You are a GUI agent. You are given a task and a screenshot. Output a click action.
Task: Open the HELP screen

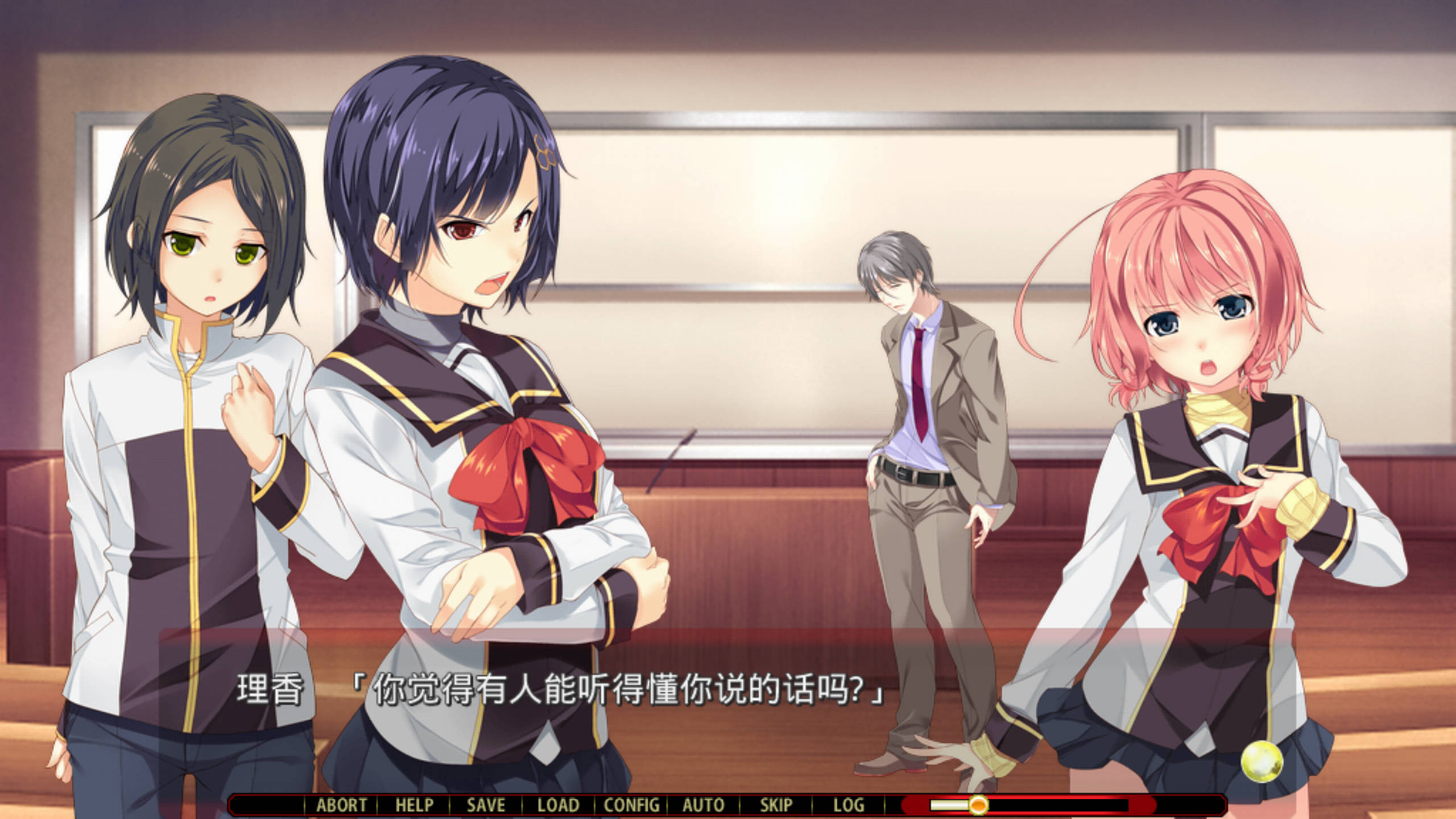(x=413, y=804)
